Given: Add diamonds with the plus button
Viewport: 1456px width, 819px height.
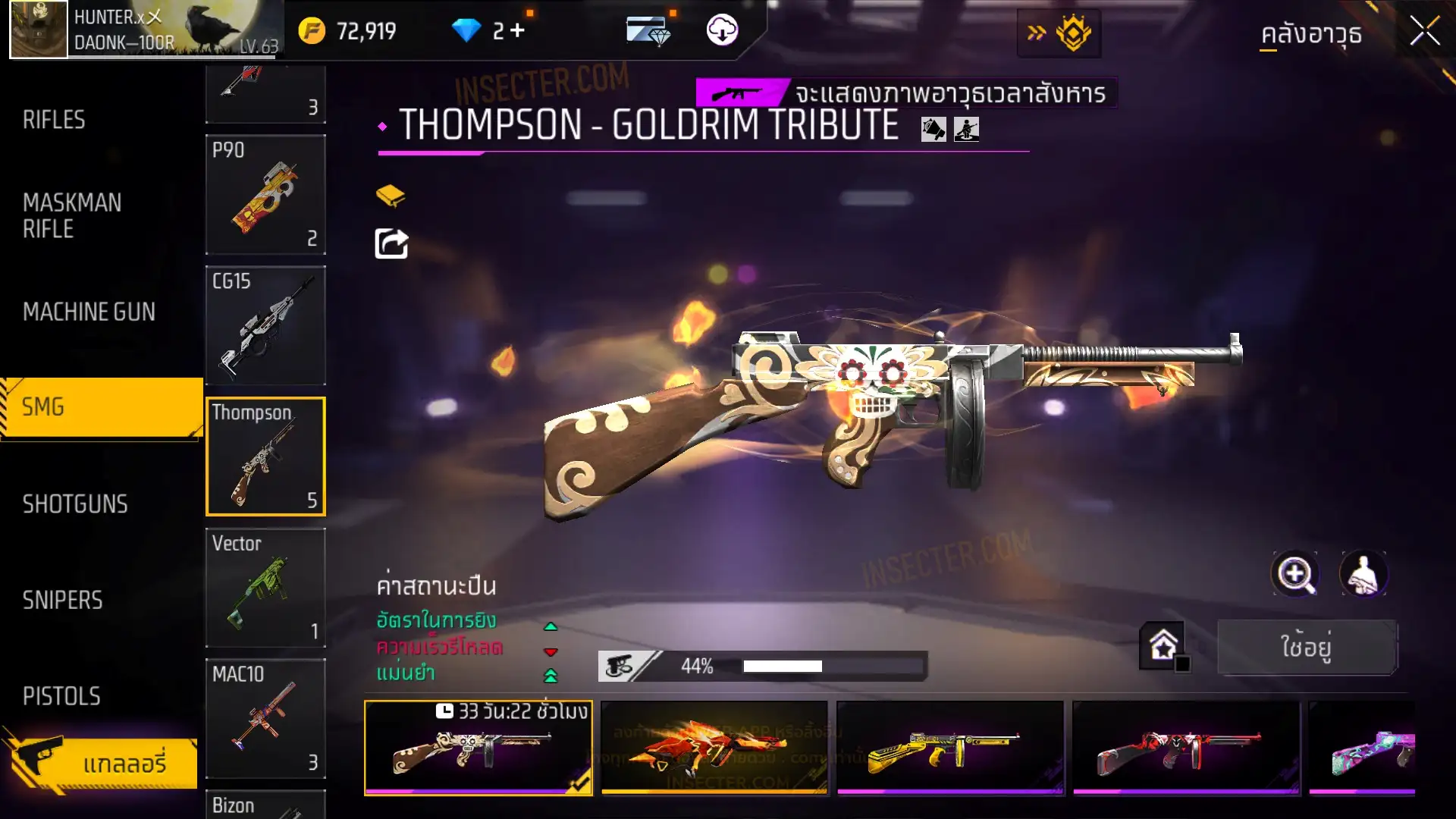Looking at the screenshot, I should click(517, 30).
